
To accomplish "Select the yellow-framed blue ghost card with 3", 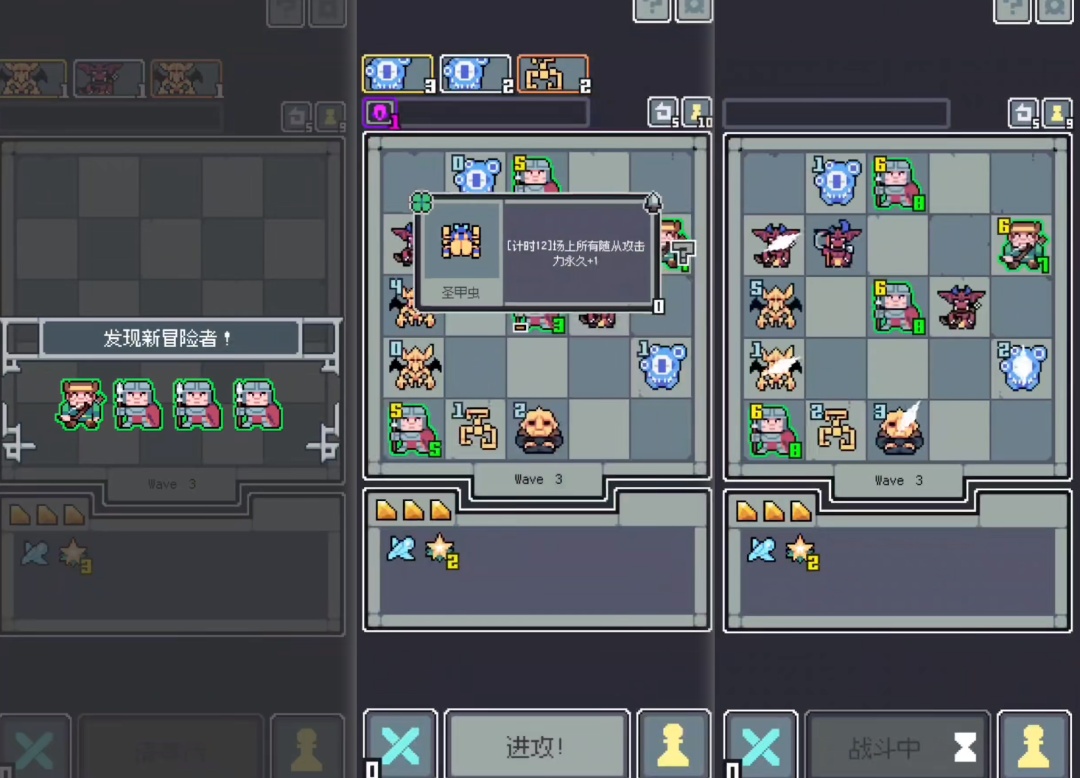I will [397, 74].
